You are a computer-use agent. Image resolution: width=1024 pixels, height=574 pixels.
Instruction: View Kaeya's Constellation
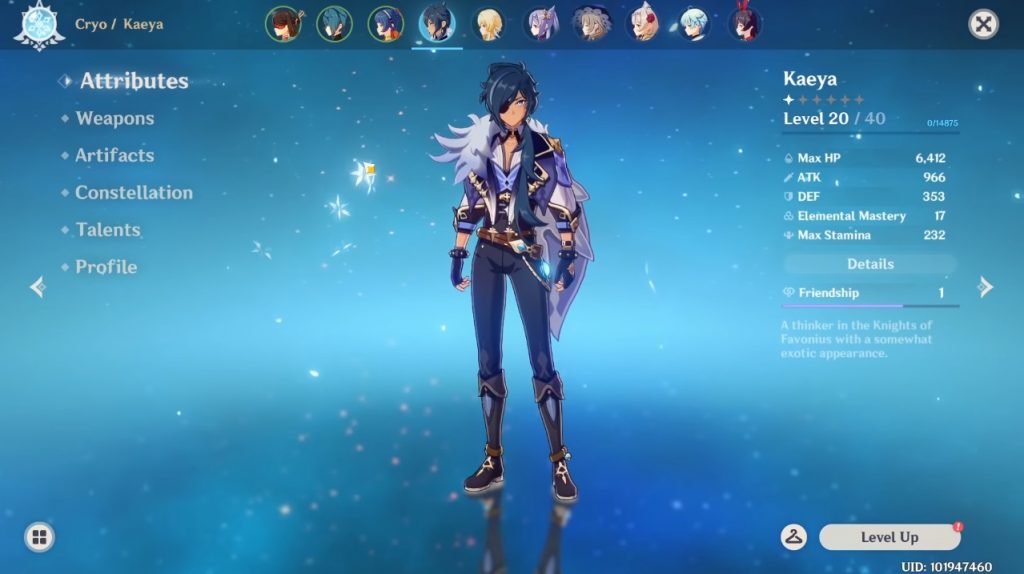pyautogui.click(x=133, y=193)
